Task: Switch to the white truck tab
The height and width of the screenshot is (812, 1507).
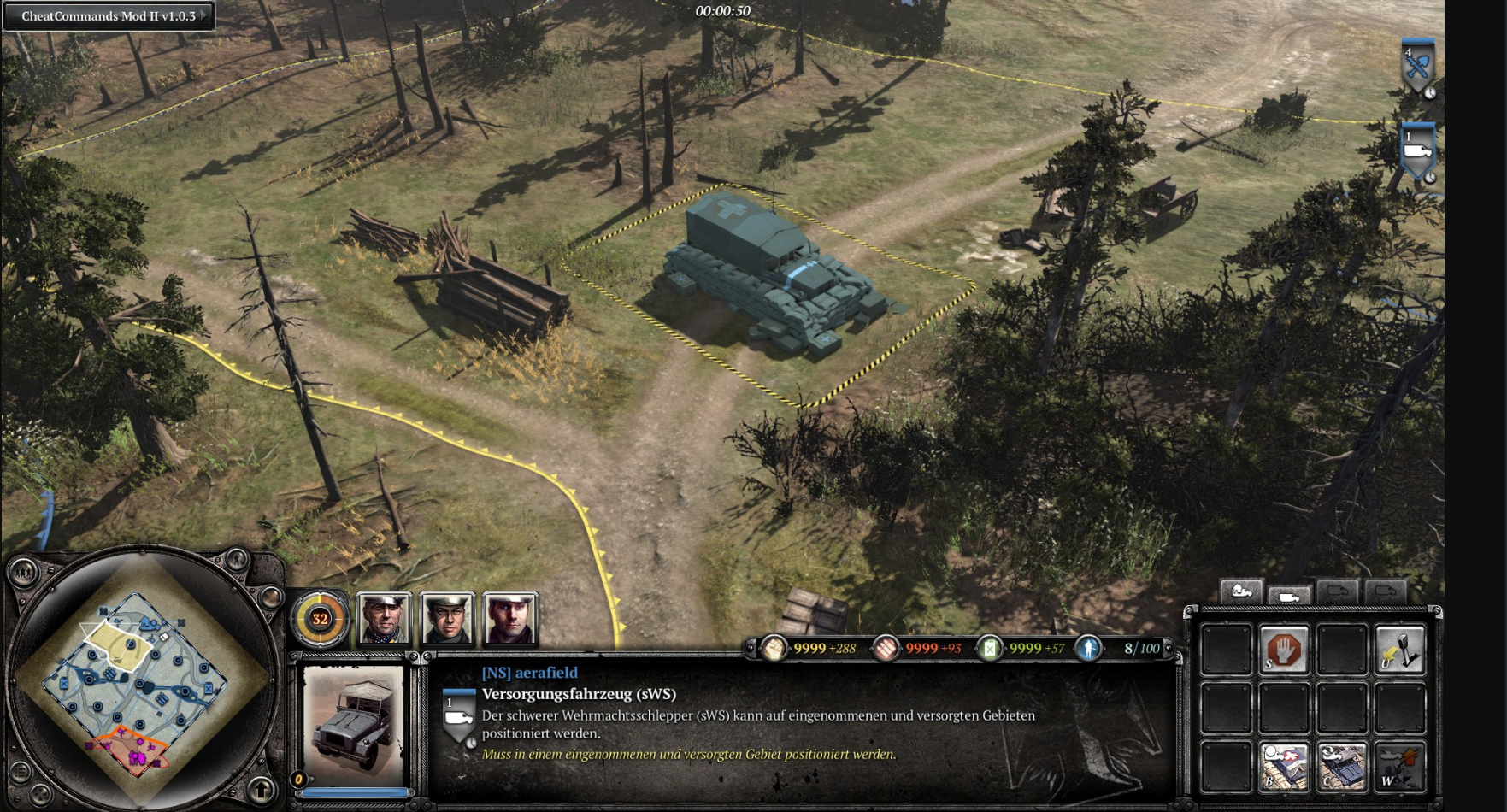Action: point(1289,595)
